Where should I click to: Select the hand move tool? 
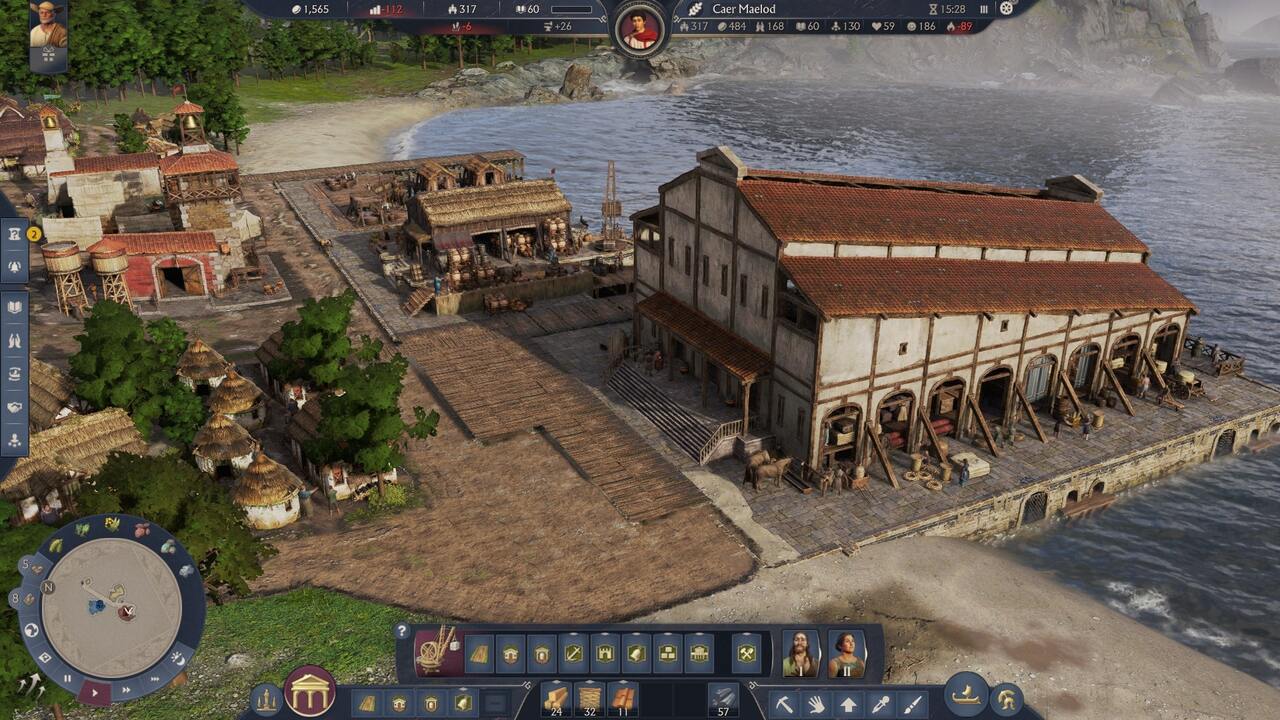coord(816,704)
